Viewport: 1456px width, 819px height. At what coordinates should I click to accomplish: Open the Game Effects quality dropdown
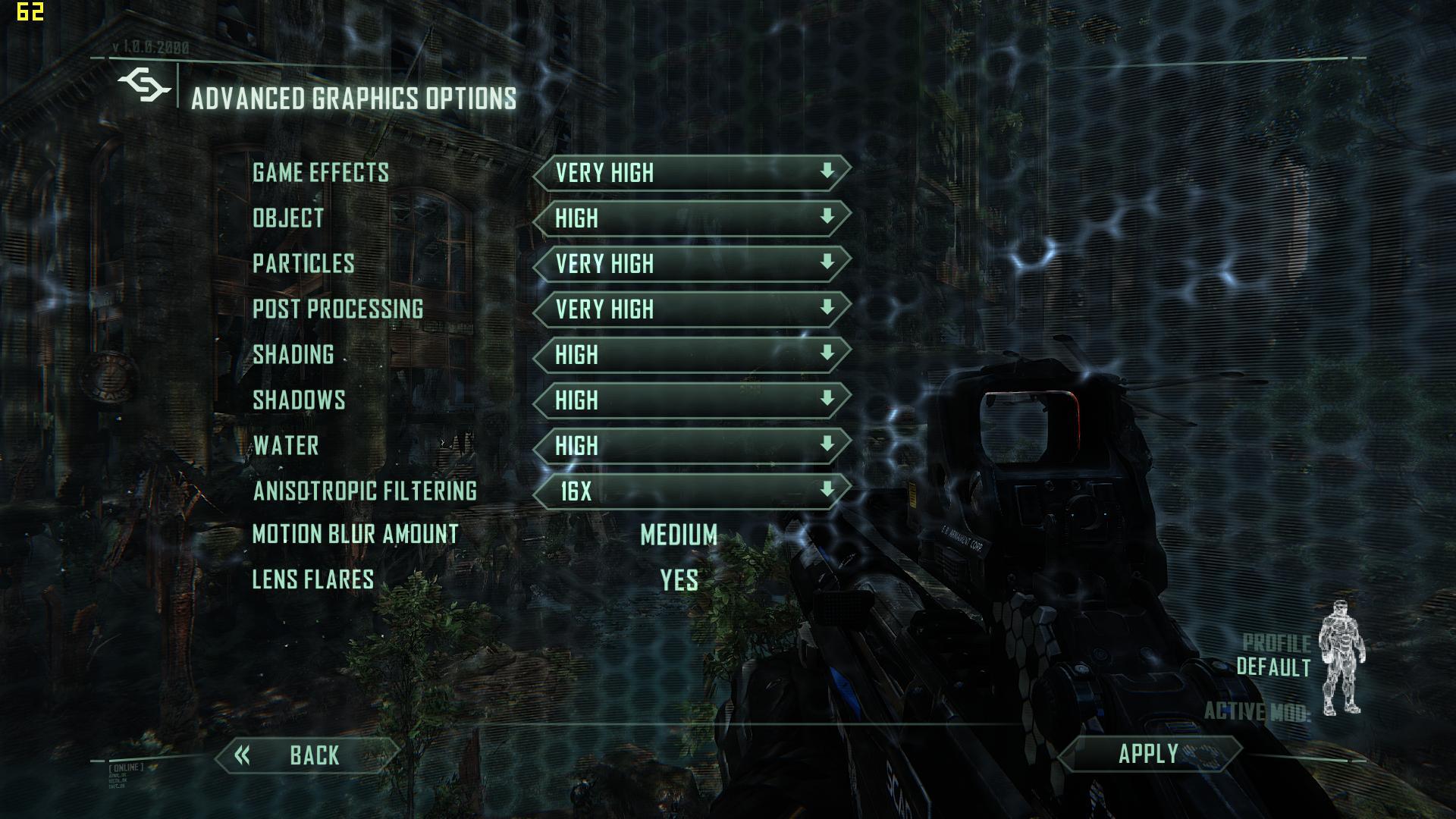pyautogui.click(x=691, y=173)
